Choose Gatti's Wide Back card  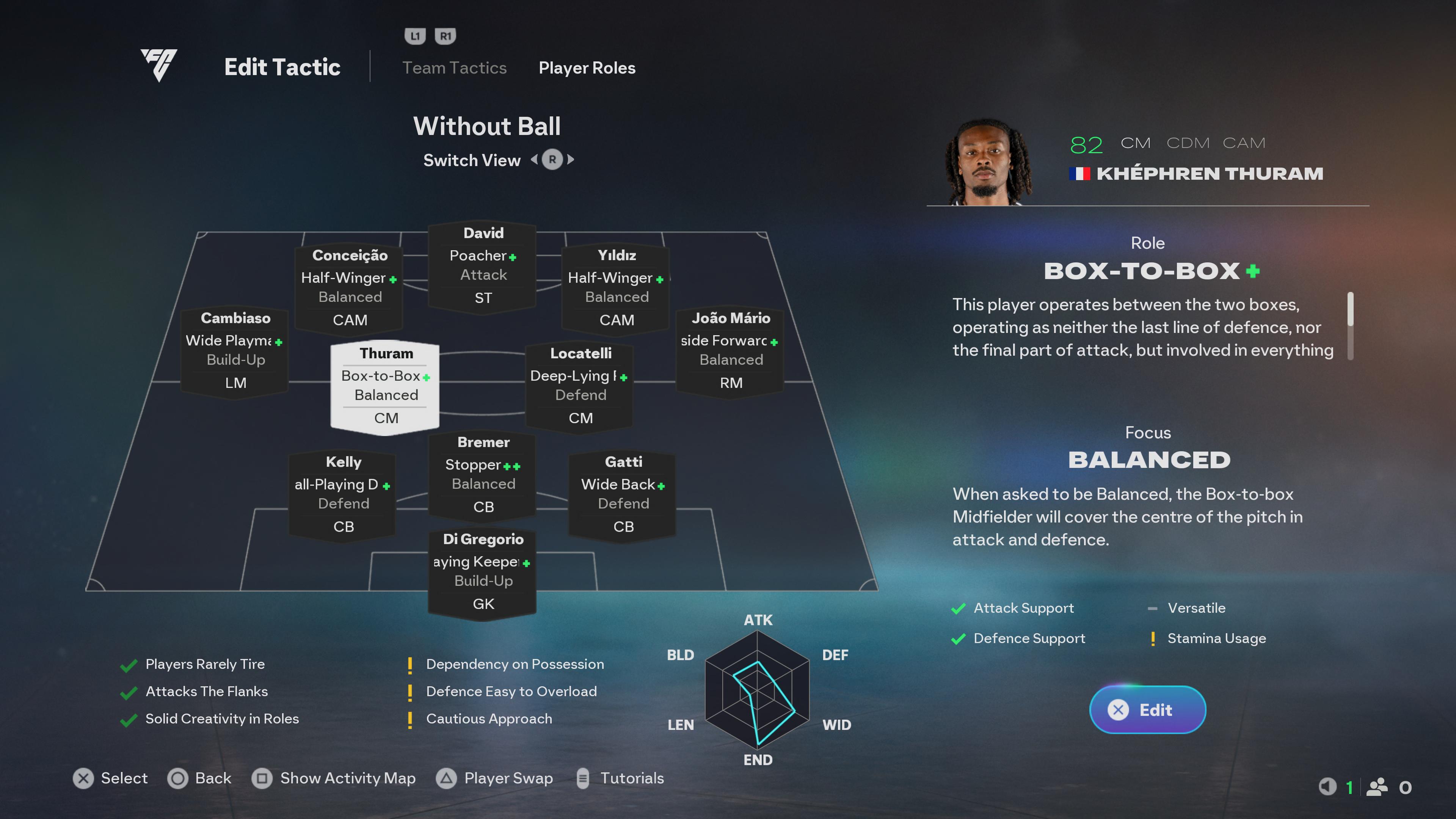623,494
